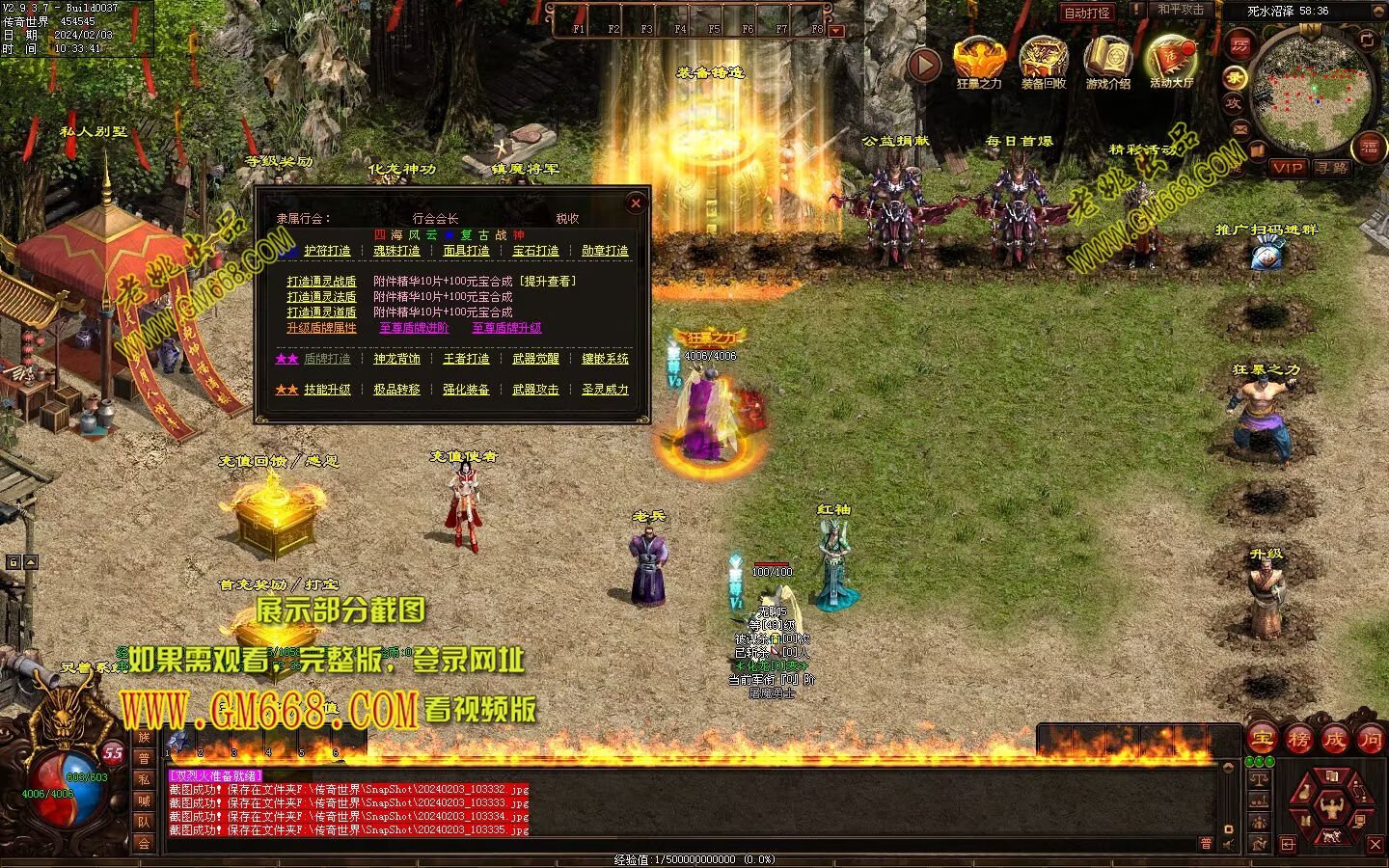Image resolution: width=1389 pixels, height=868 pixels.
Task: Switch the 和平攻击 attack mode
Action: [1180, 10]
